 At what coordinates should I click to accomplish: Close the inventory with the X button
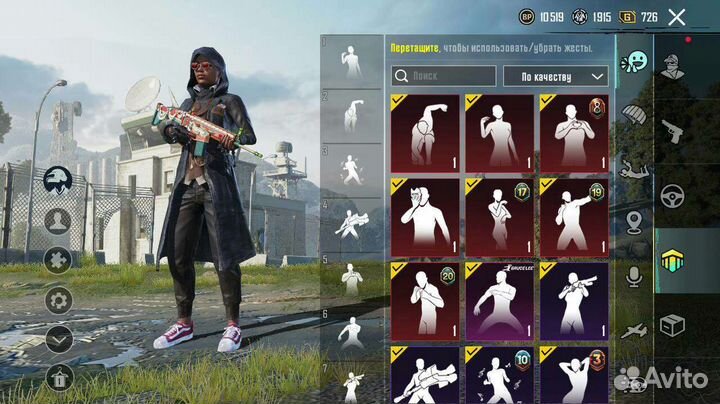pyautogui.click(x=677, y=17)
